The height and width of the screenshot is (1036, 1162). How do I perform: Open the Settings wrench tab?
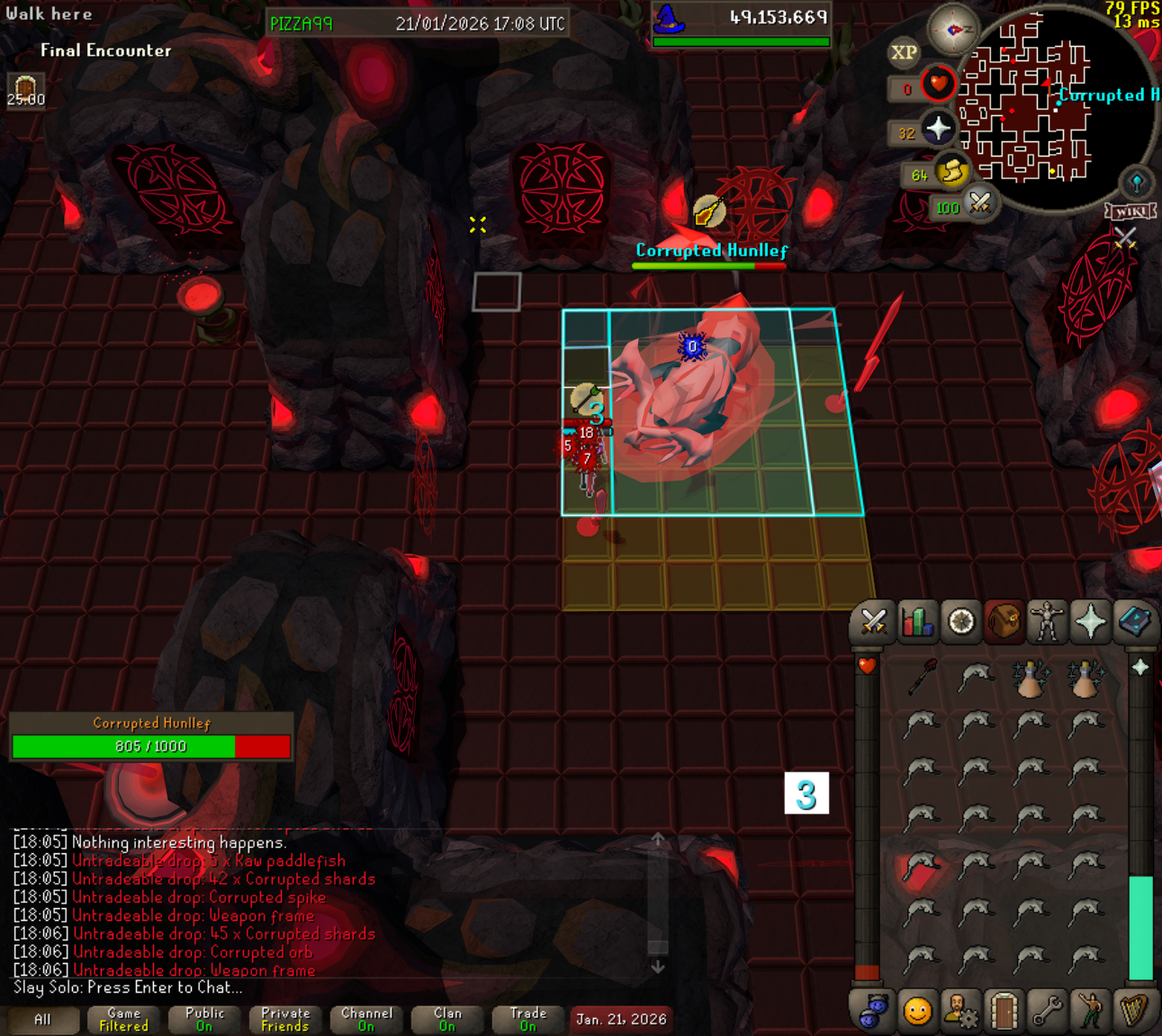click(1047, 1012)
